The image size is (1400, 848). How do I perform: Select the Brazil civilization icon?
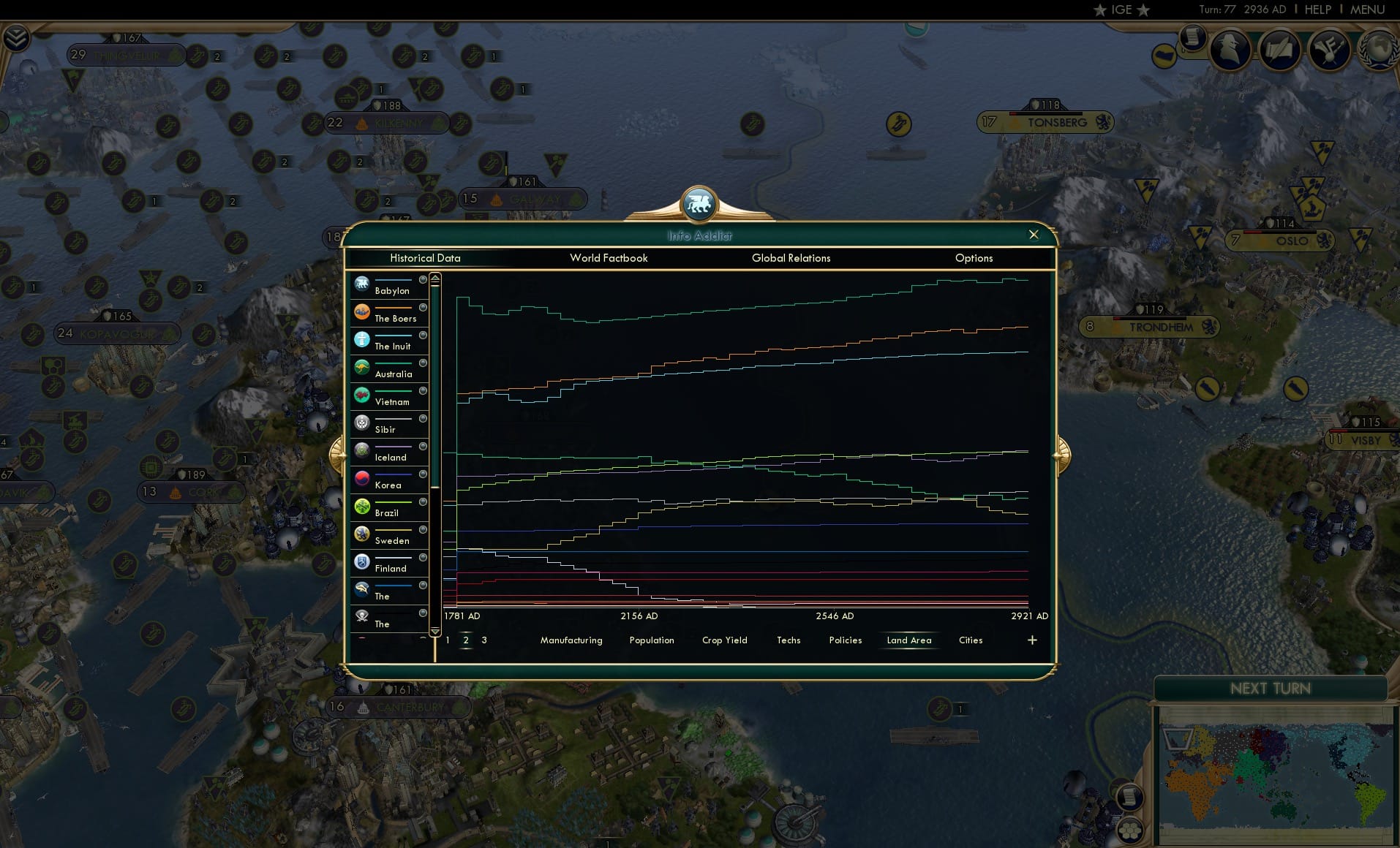362,504
